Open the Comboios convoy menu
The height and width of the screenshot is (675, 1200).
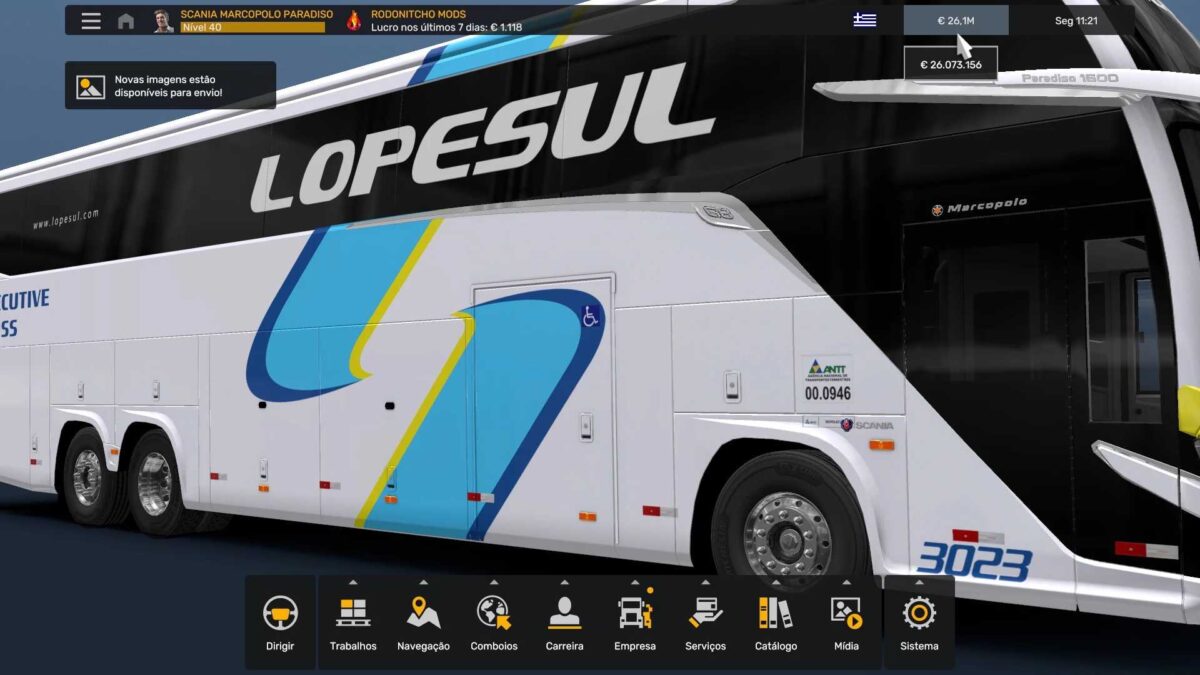tap(494, 622)
